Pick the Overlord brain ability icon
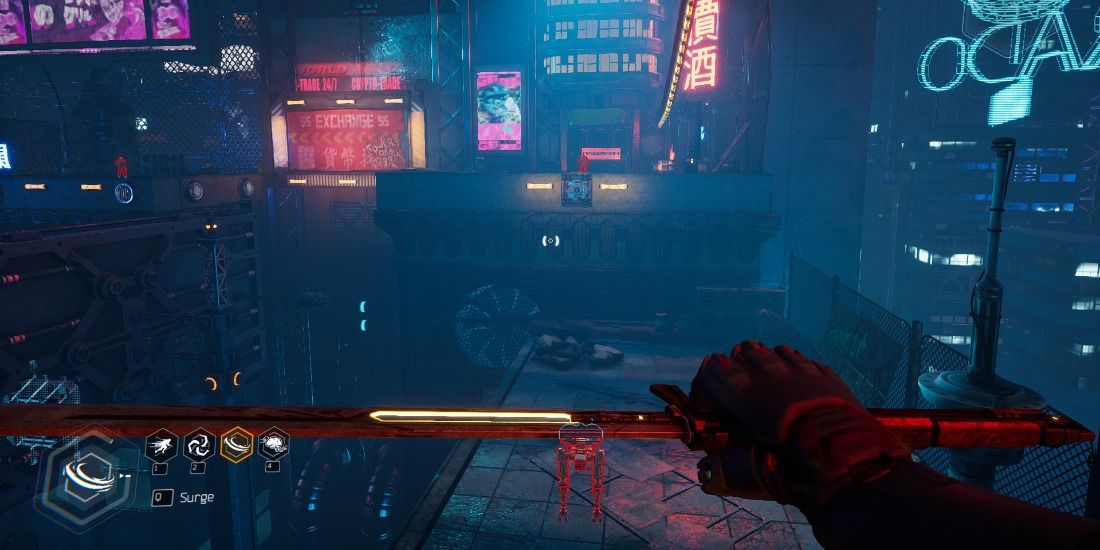The width and height of the screenshot is (1100, 550). [273, 445]
